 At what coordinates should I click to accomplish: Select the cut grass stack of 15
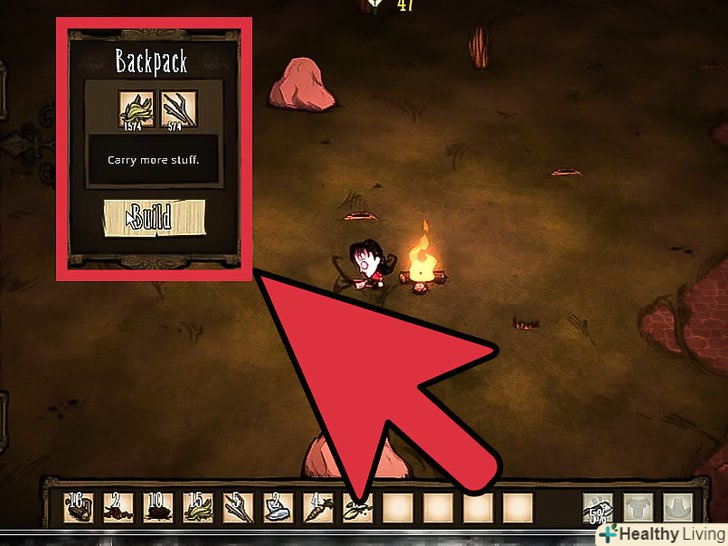[x=196, y=509]
